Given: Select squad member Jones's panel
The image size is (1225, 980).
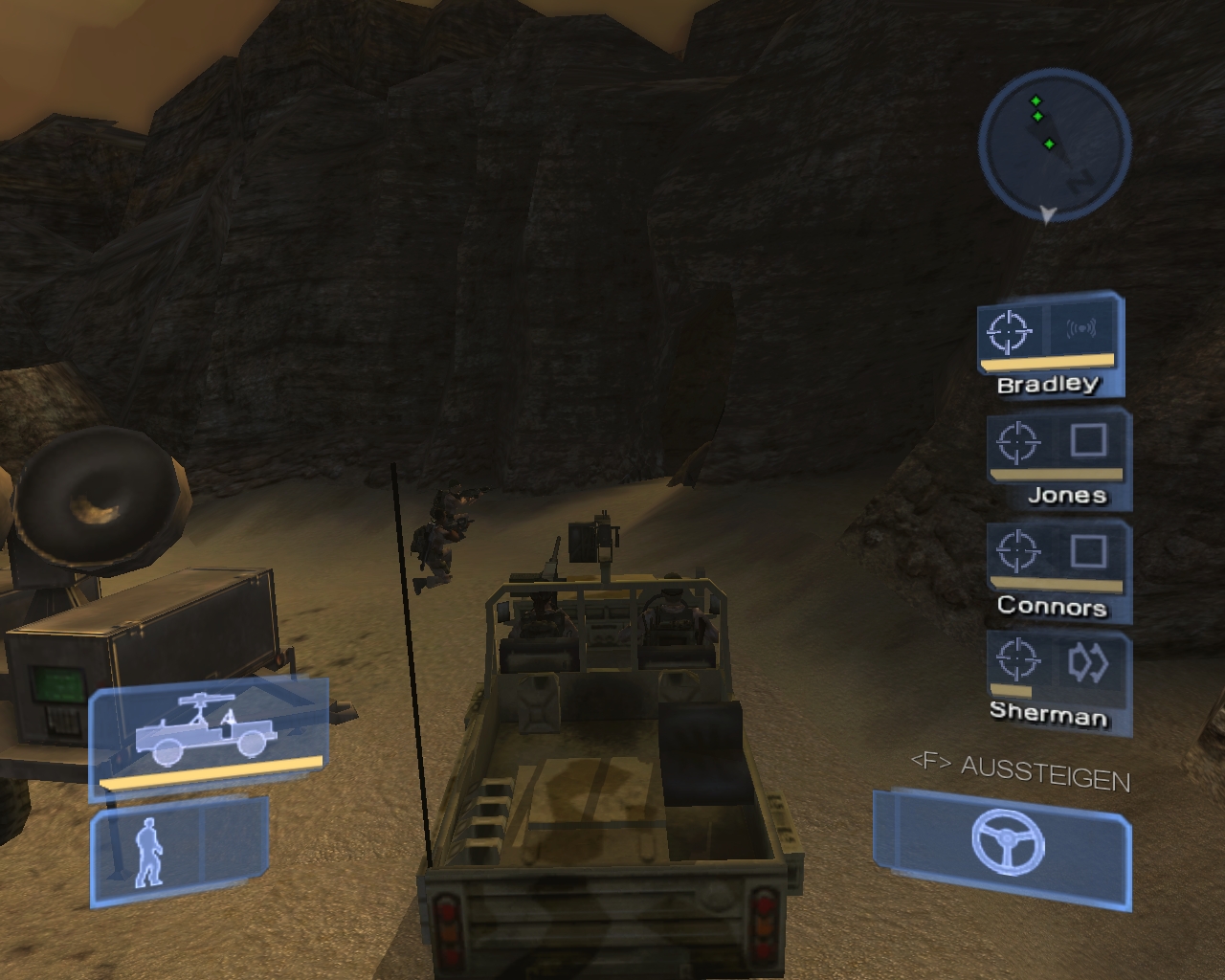Looking at the screenshot, I should click(1058, 457).
